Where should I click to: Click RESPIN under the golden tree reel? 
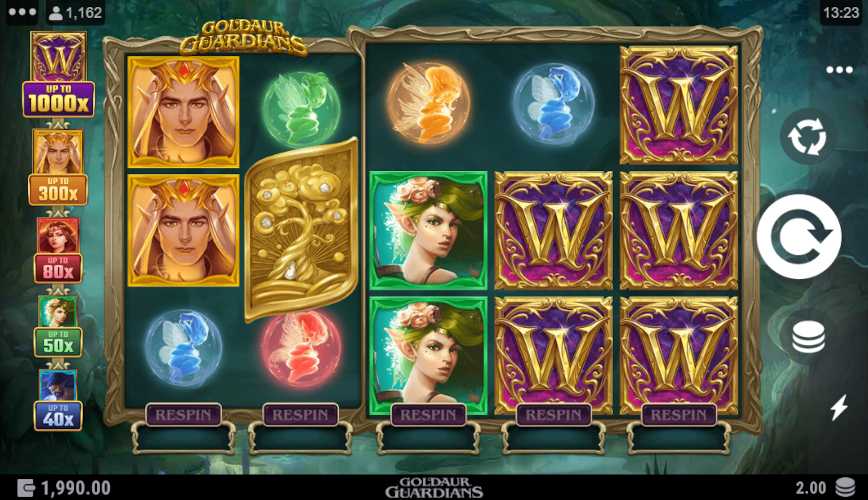click(301, 414)
